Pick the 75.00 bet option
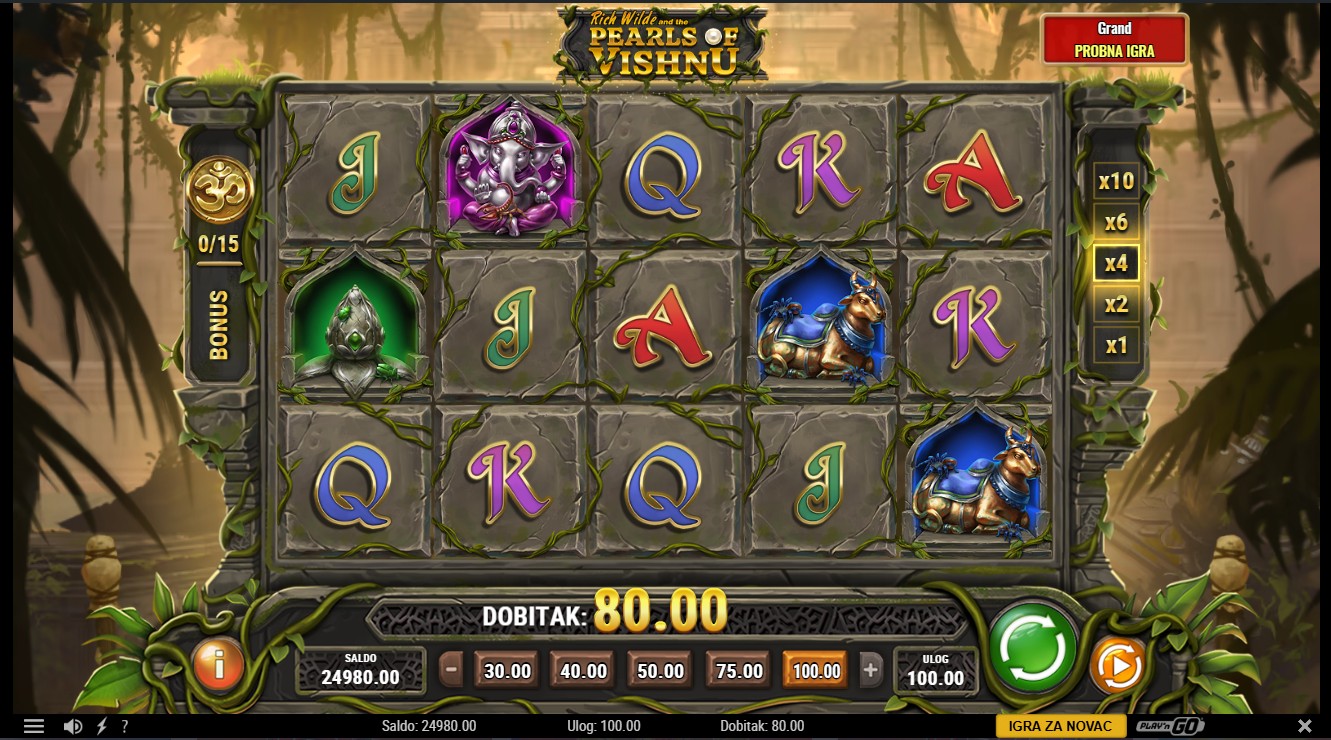The width and height of the screenshot is (1331, 740). (x=739, y=671)
